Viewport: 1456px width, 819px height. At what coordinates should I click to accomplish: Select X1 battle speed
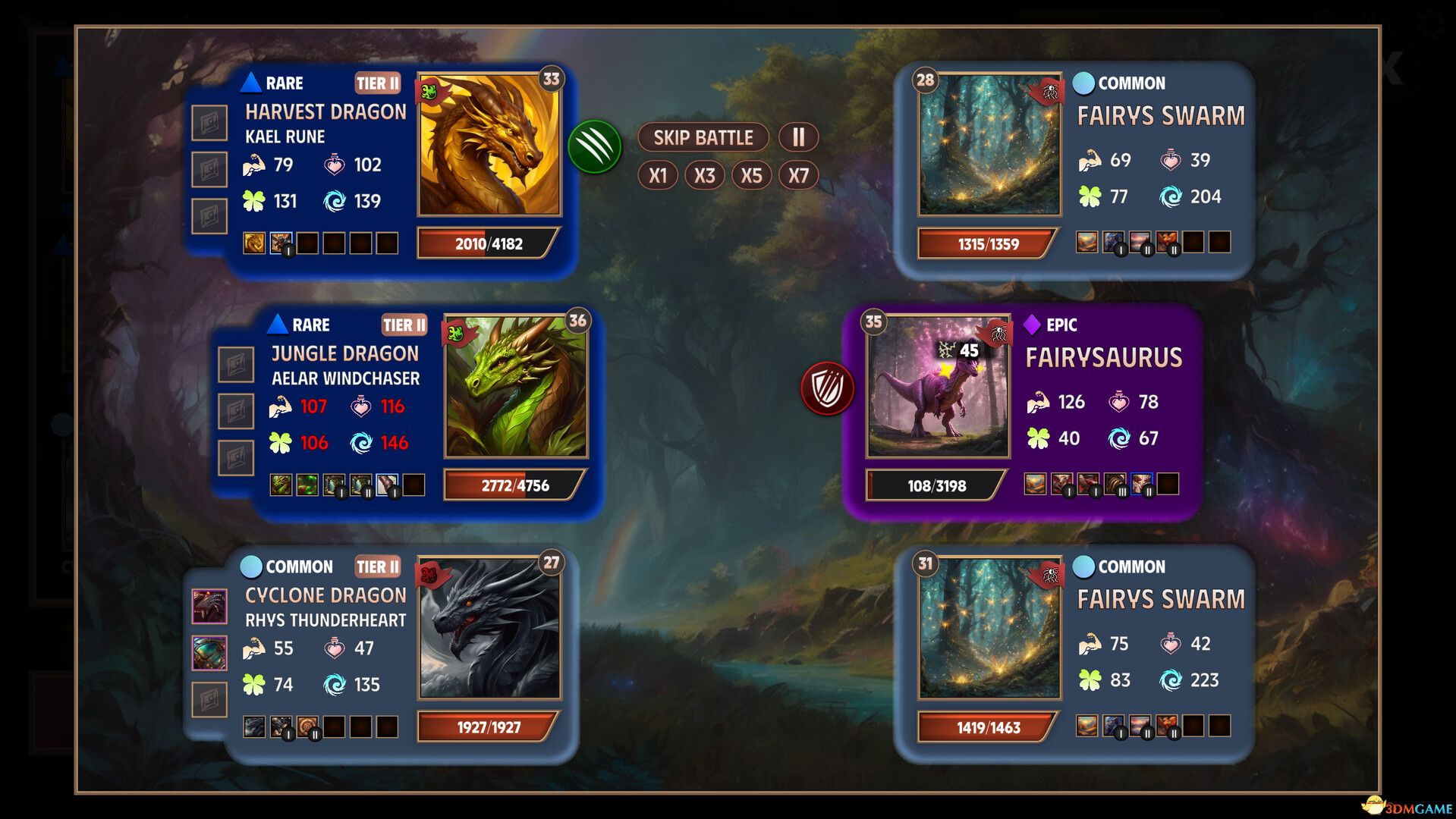(x=659, y=174)
